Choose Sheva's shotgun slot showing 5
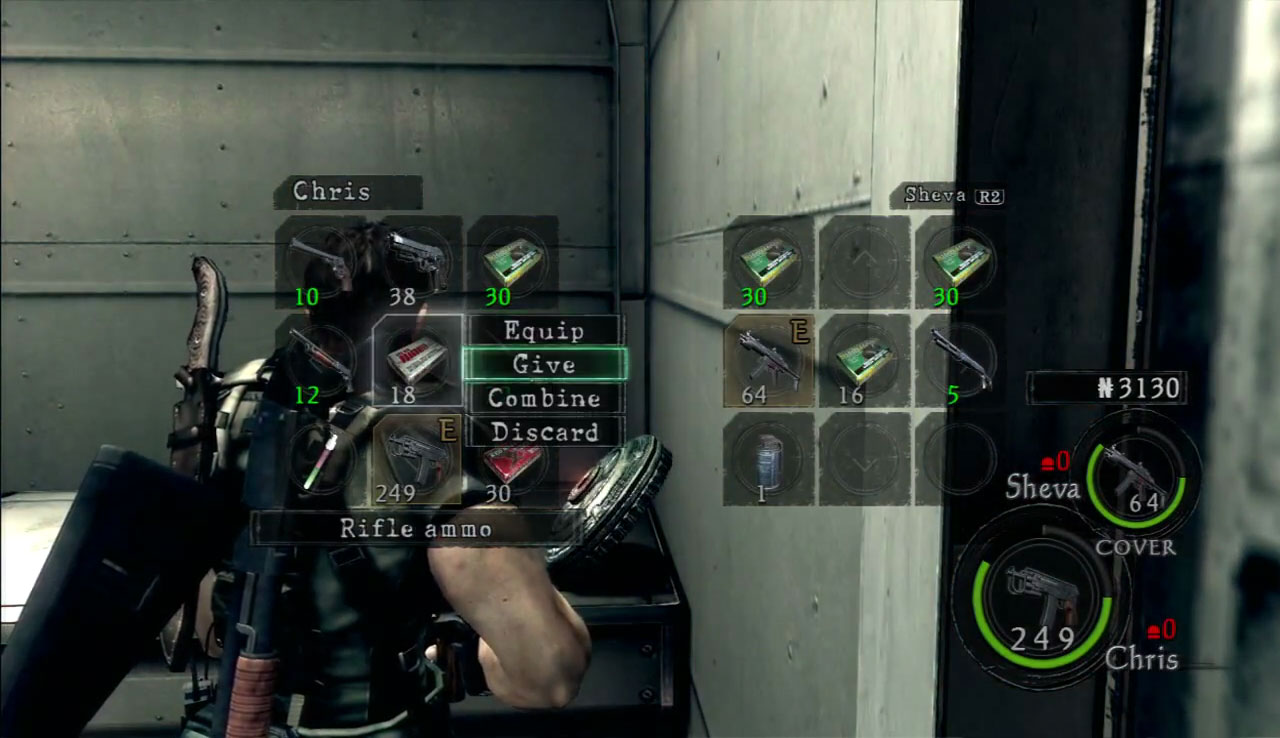This screenshot has width=1280, height=738. [960, 360]
